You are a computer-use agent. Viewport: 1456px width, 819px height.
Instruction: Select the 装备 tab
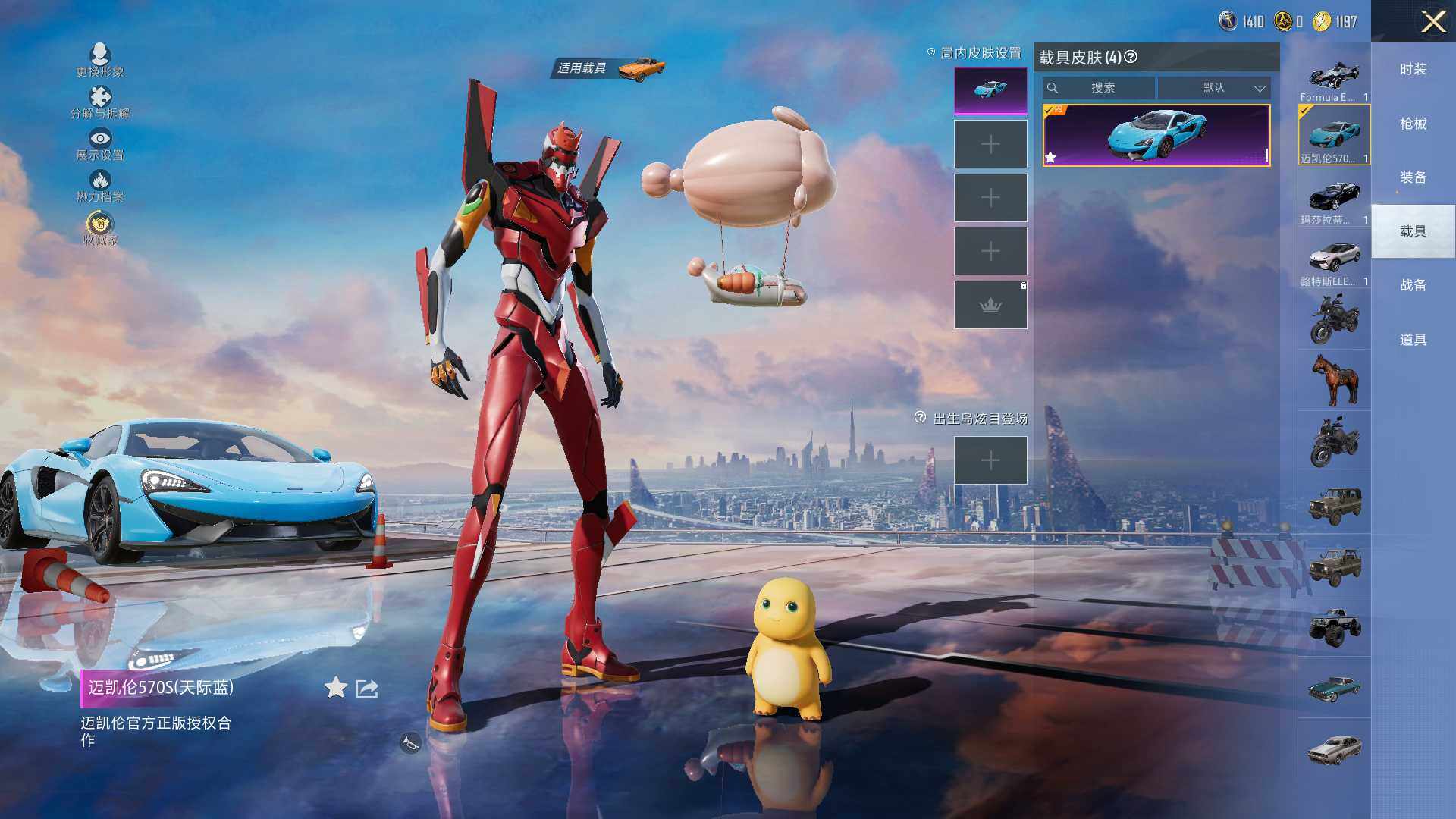click(x=1413, y=177)
